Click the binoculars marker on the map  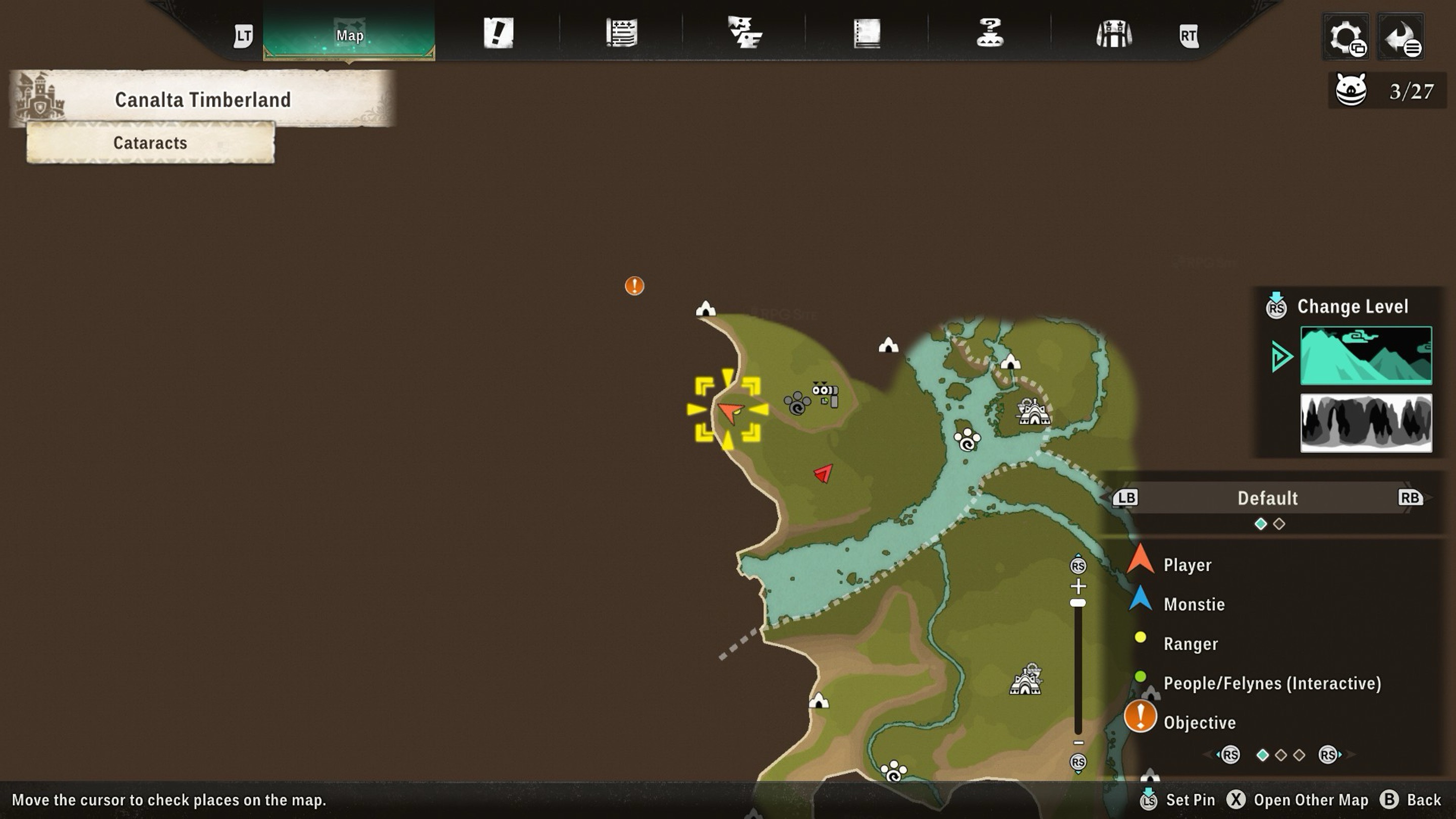(x=825, y=393)
